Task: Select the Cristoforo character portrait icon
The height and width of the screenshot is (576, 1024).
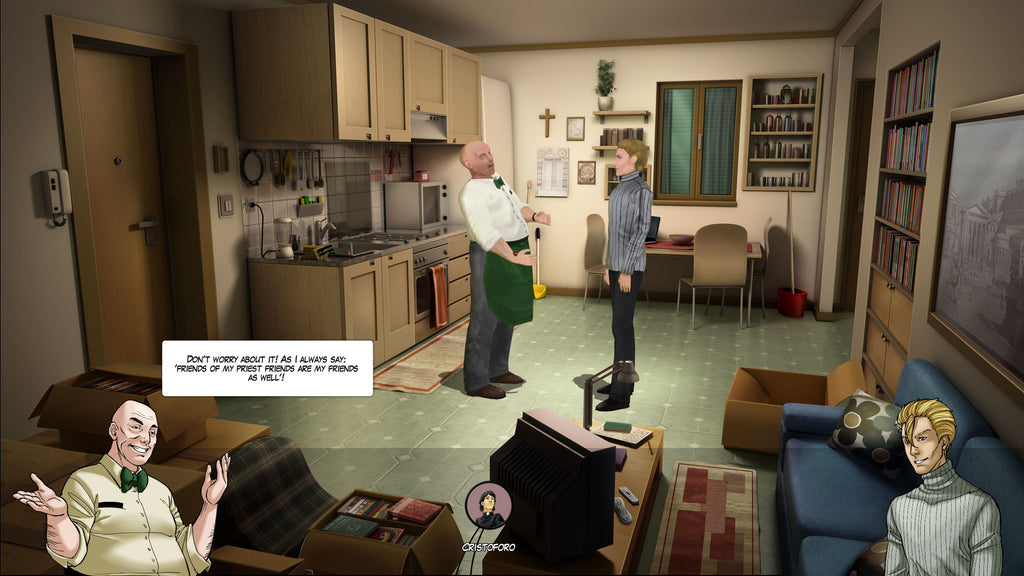Action: tap(488, 506)
